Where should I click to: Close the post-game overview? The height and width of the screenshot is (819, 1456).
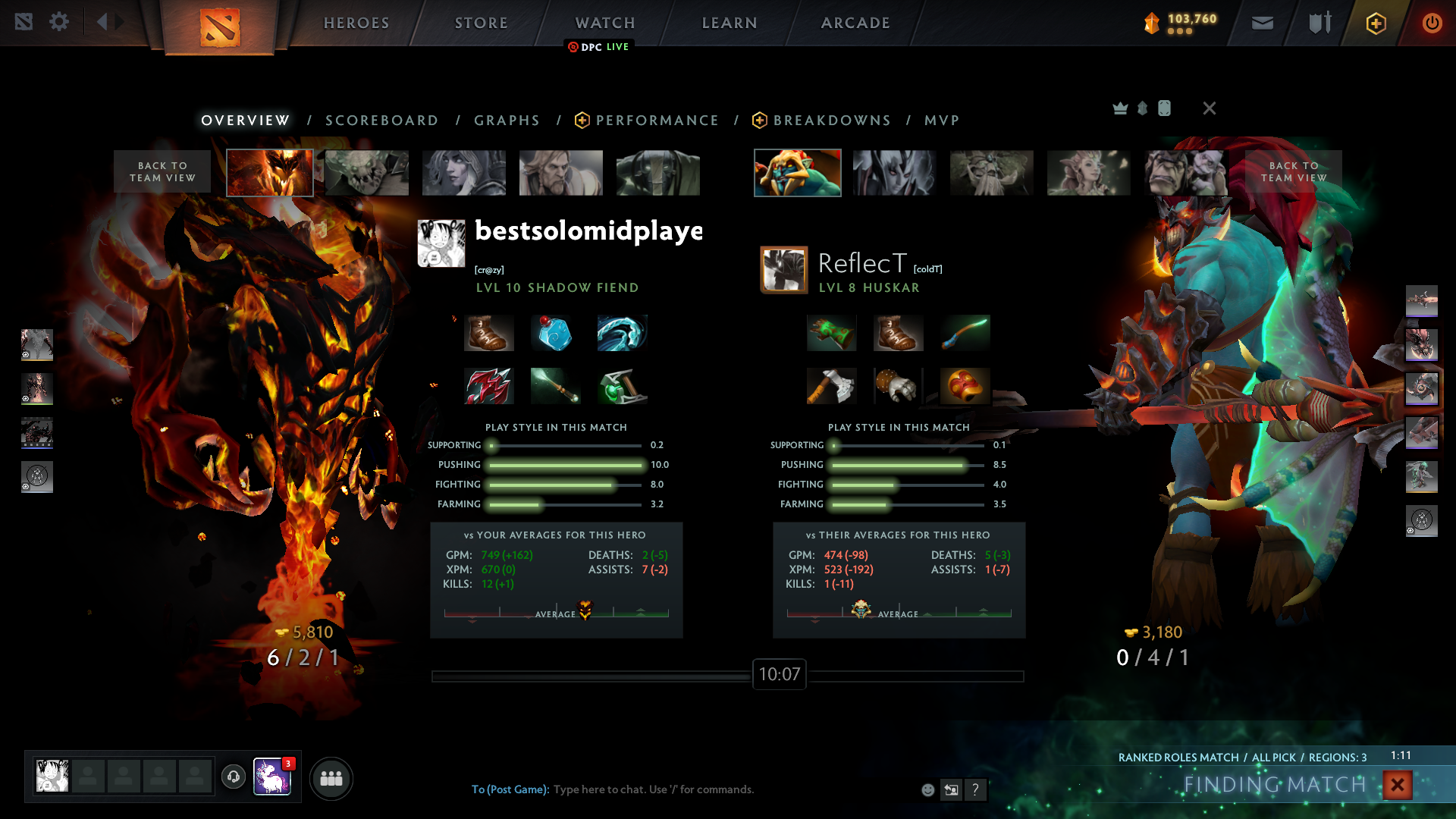[1210, 108]
